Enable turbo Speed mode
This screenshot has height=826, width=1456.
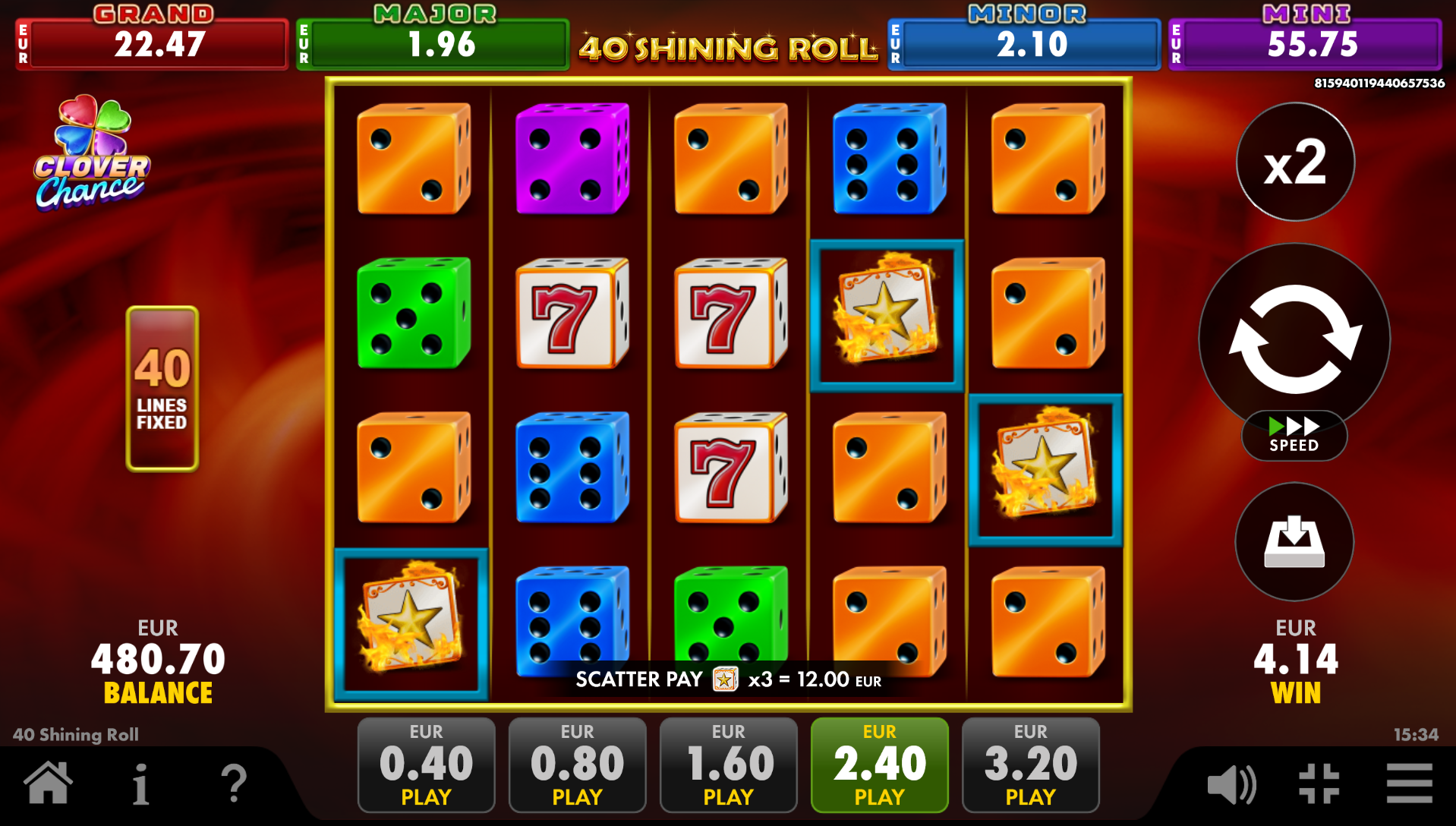(1294, 435)
